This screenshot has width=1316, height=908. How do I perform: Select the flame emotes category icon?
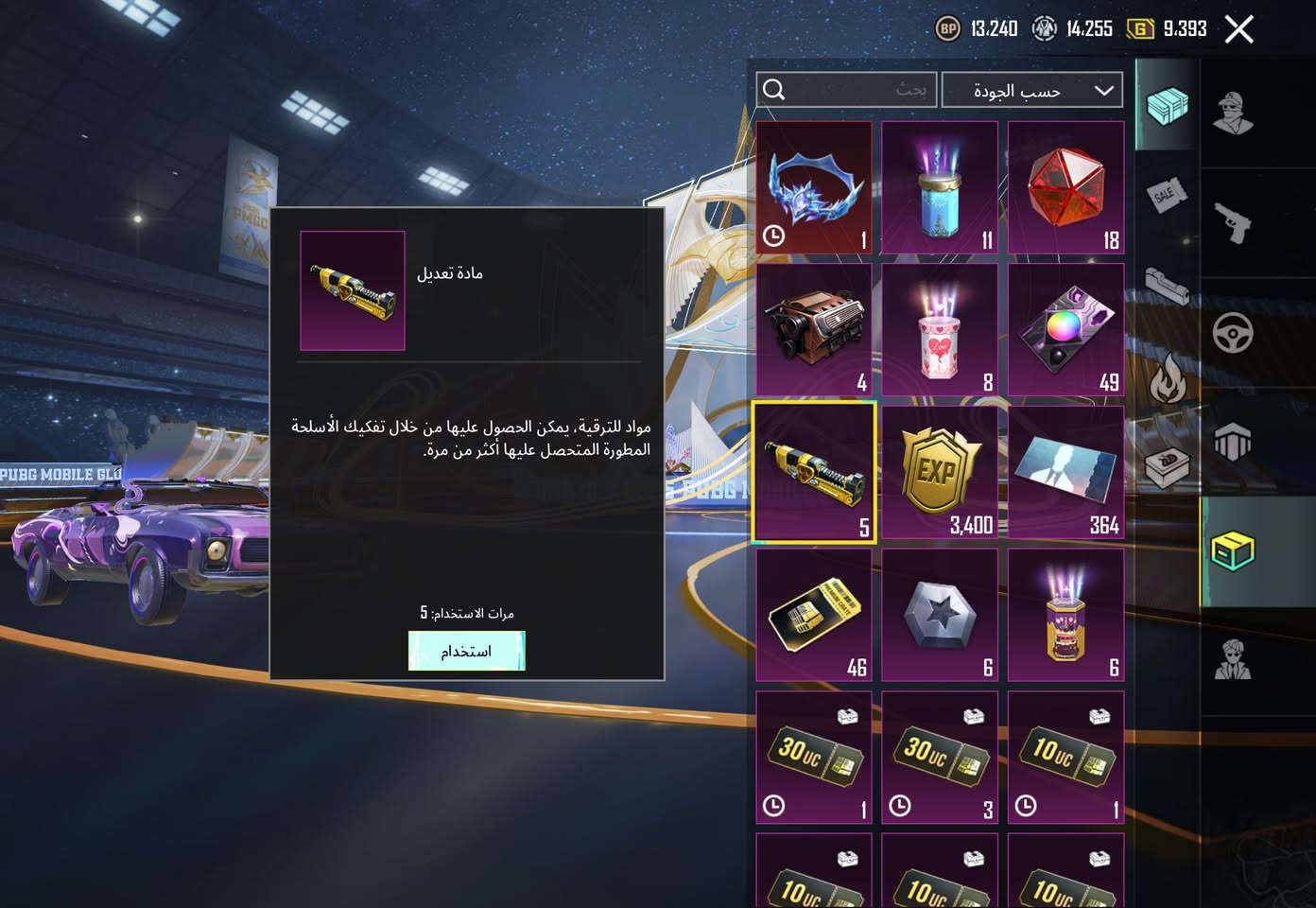click(1169, 375)
